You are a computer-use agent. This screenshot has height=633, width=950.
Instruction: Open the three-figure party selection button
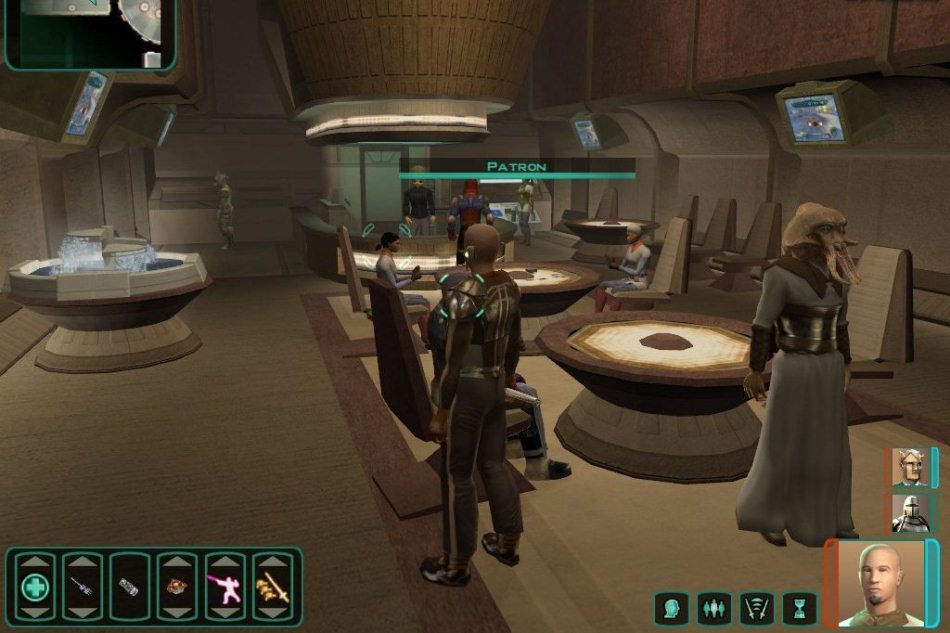(x=713, y=607)
